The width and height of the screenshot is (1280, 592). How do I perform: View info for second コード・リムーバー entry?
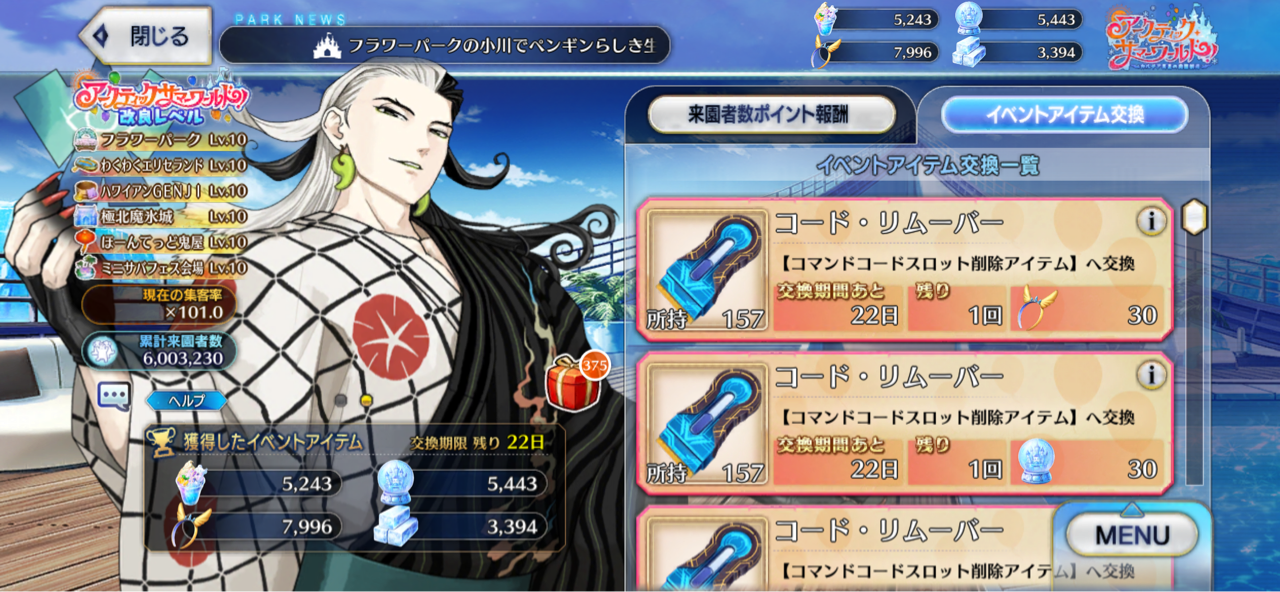click(1151, 375)
